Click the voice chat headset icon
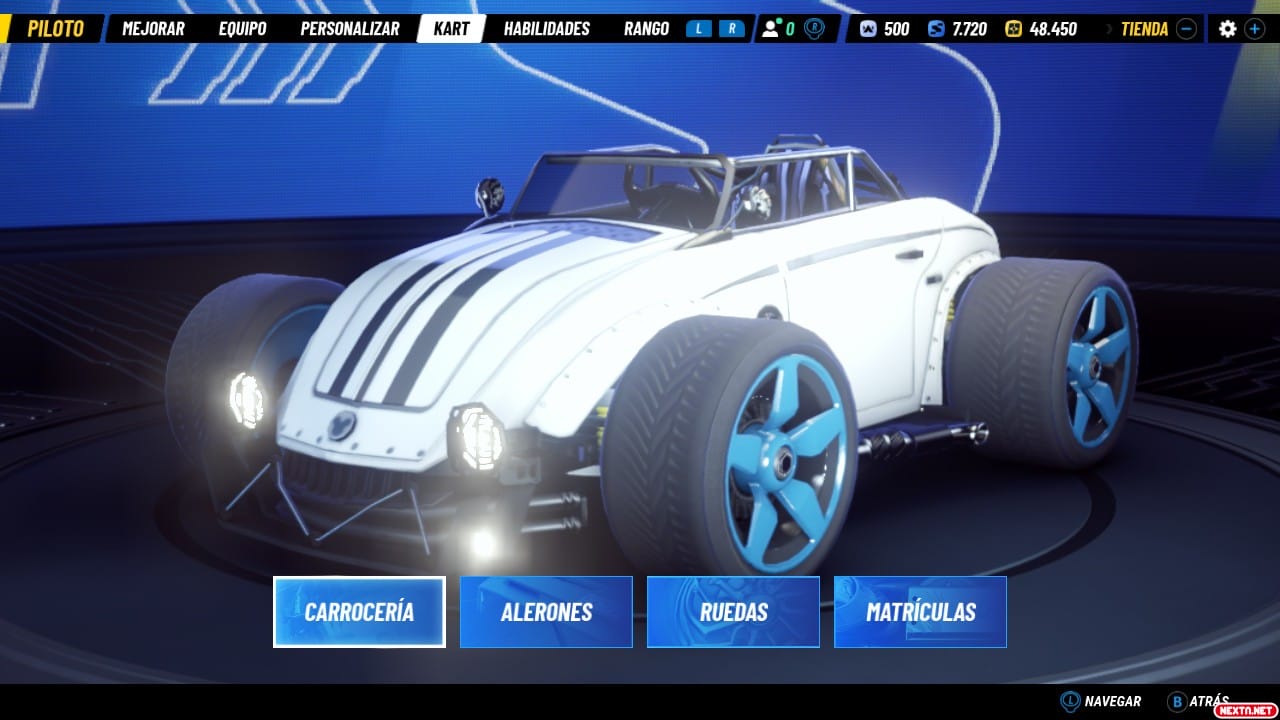The width and height of the screenshot is (1280, 720). (814, 28)
